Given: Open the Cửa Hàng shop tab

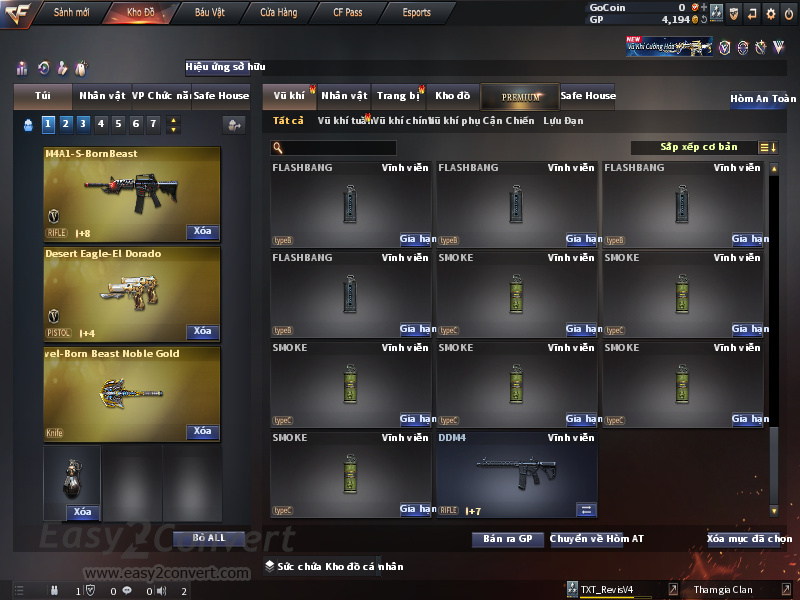Looking at the screenshot, I should tap(278, 13).
